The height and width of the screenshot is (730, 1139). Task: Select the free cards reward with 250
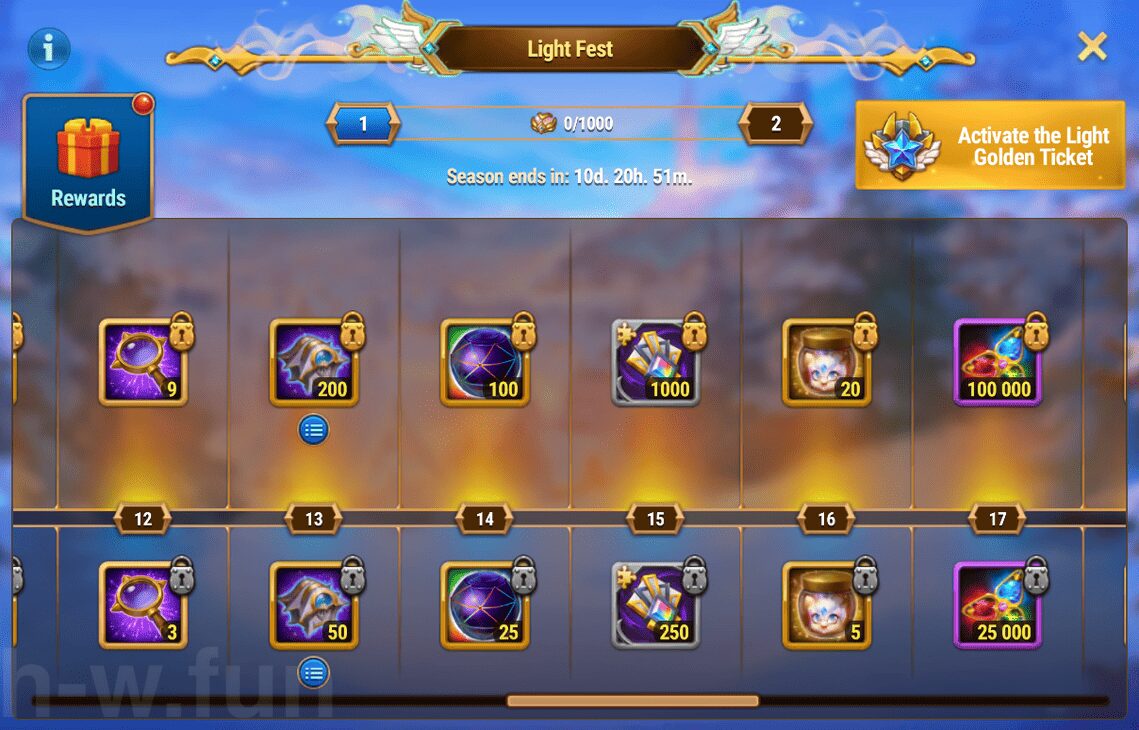point(656,605)
